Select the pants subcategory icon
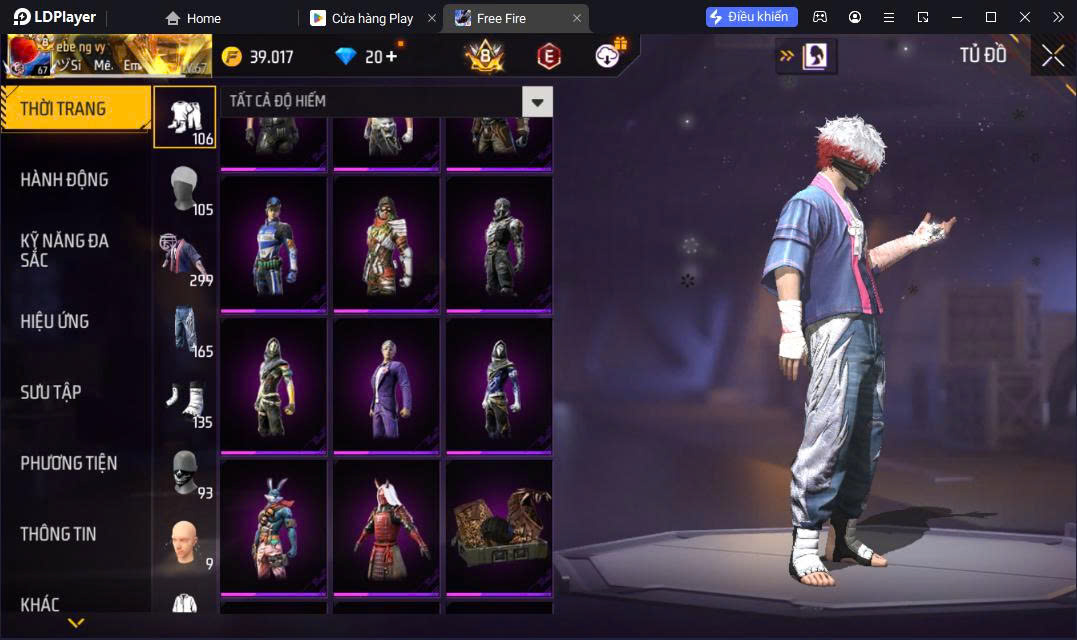Screen dimensions: 1077x640 185,330
